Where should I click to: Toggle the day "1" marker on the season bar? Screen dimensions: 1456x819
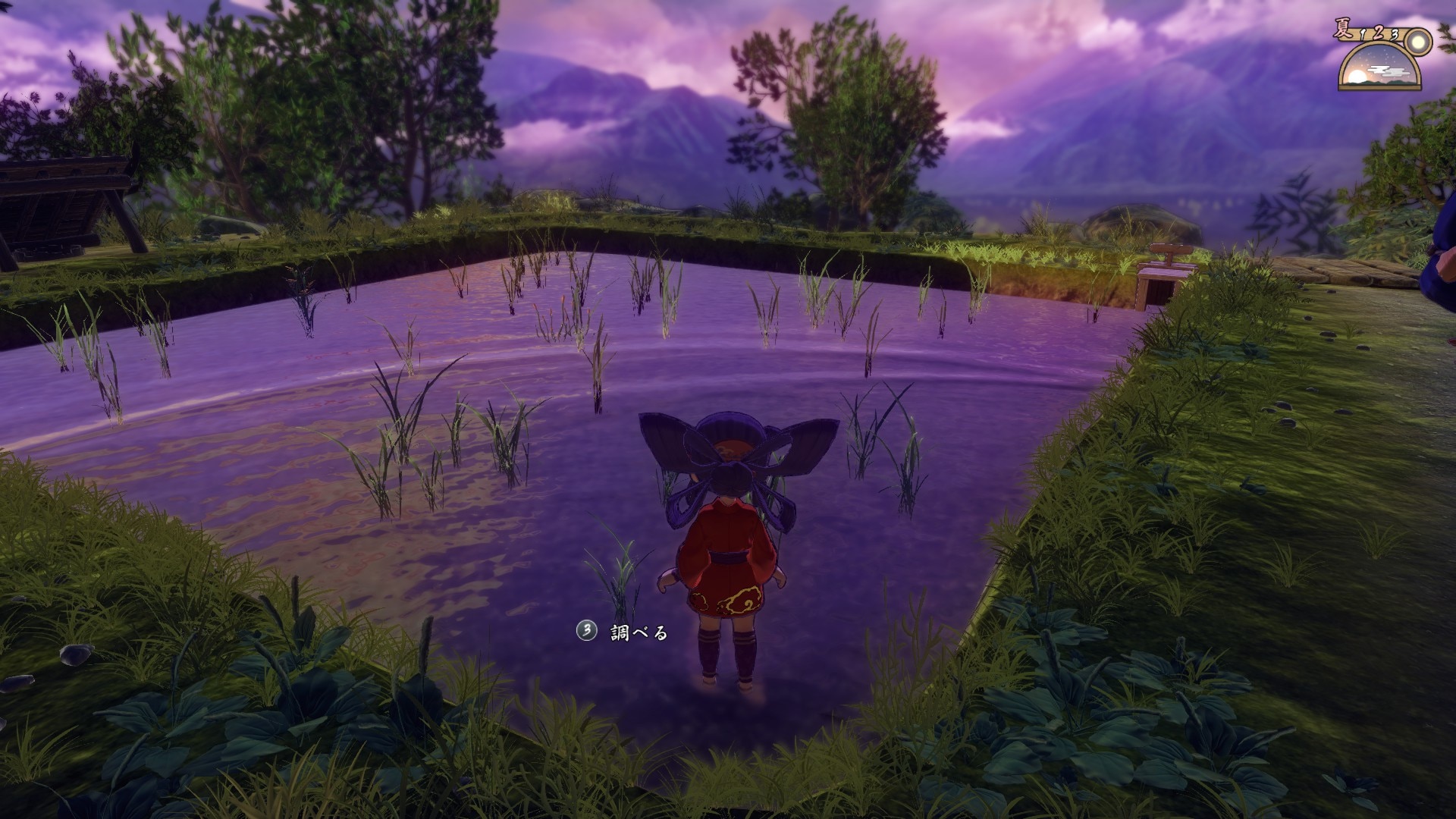pyautogui.click(x=1362, y=35)
